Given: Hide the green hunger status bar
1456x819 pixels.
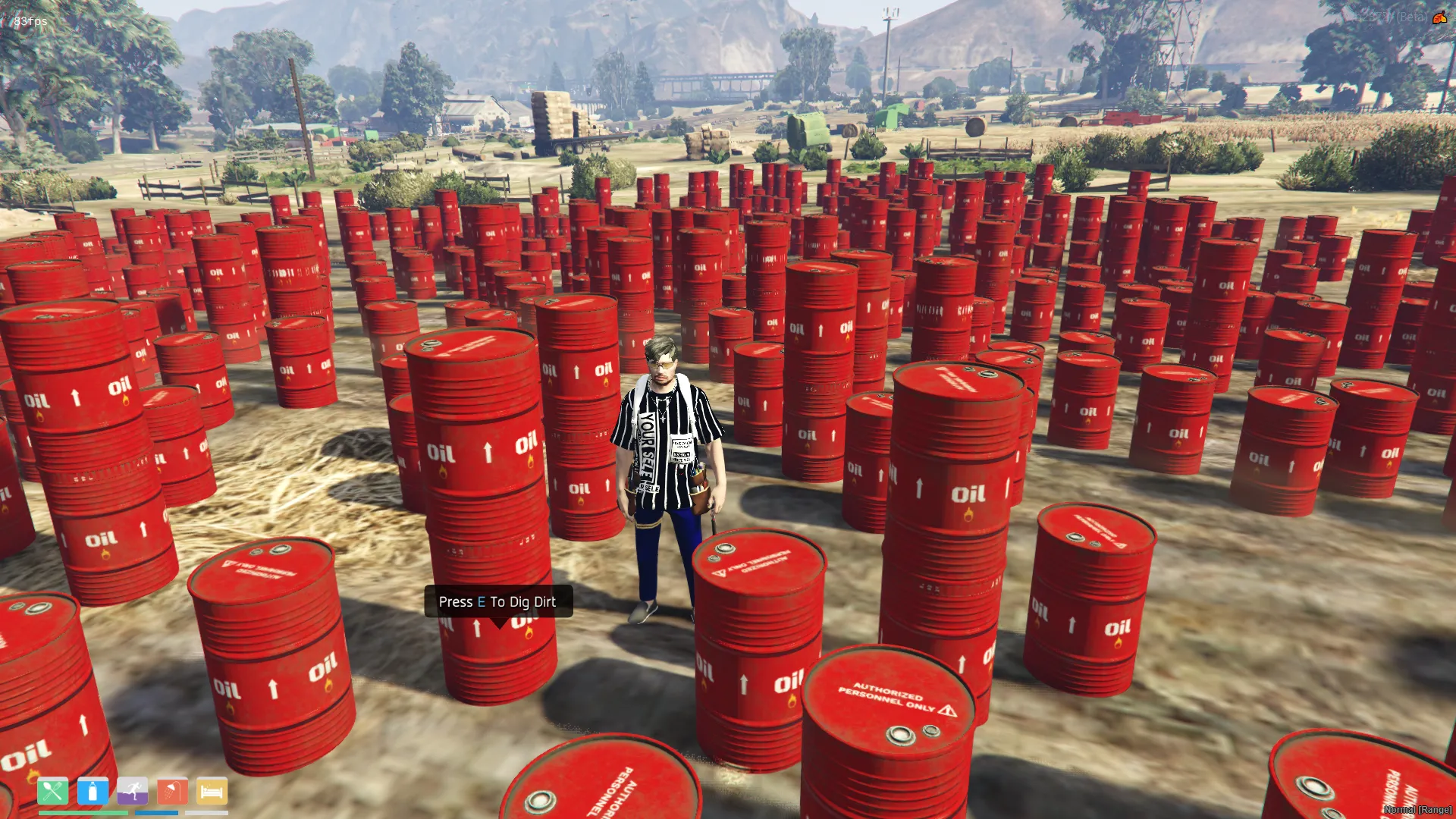Looking at the screenshot, I should click(x=83, y=813).
